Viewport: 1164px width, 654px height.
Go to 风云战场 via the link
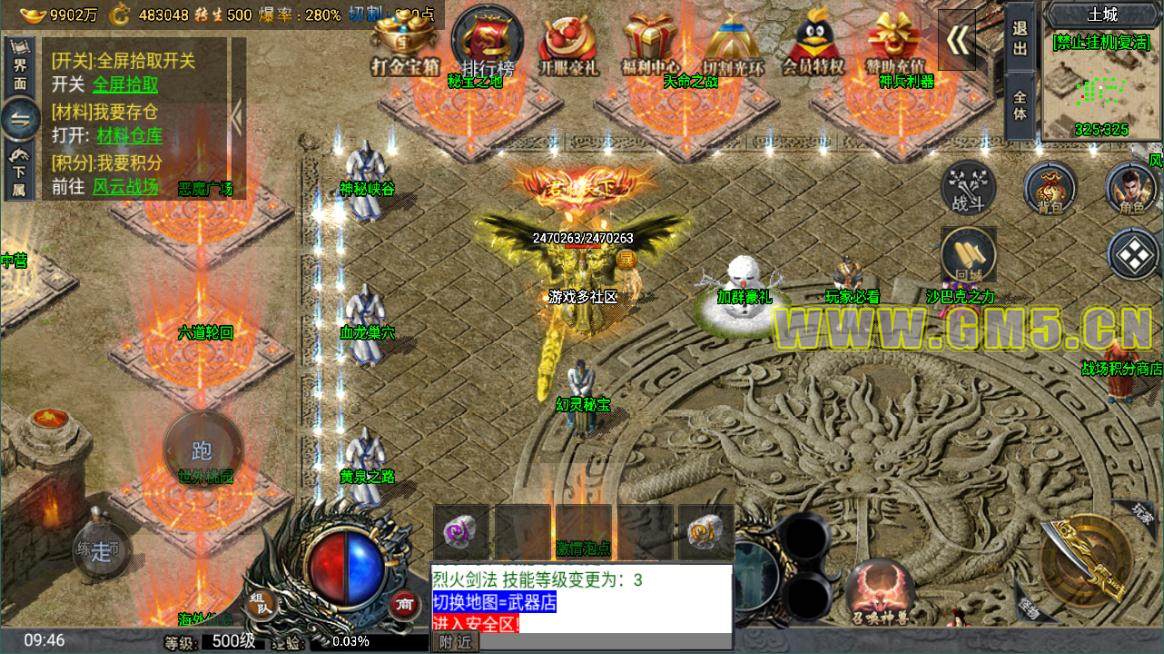[x=125, y=187]
